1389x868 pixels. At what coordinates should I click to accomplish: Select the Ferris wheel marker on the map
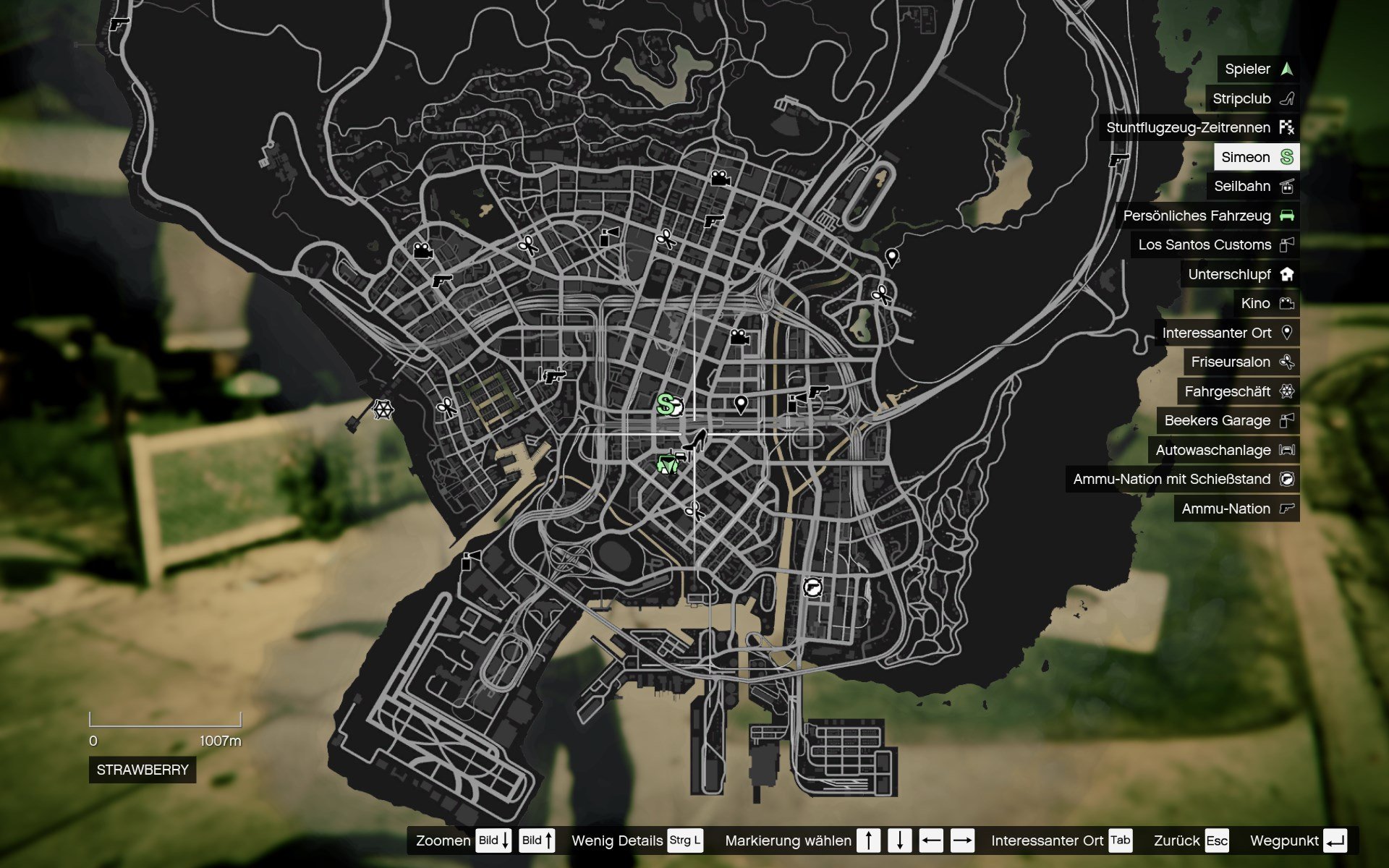383,409
